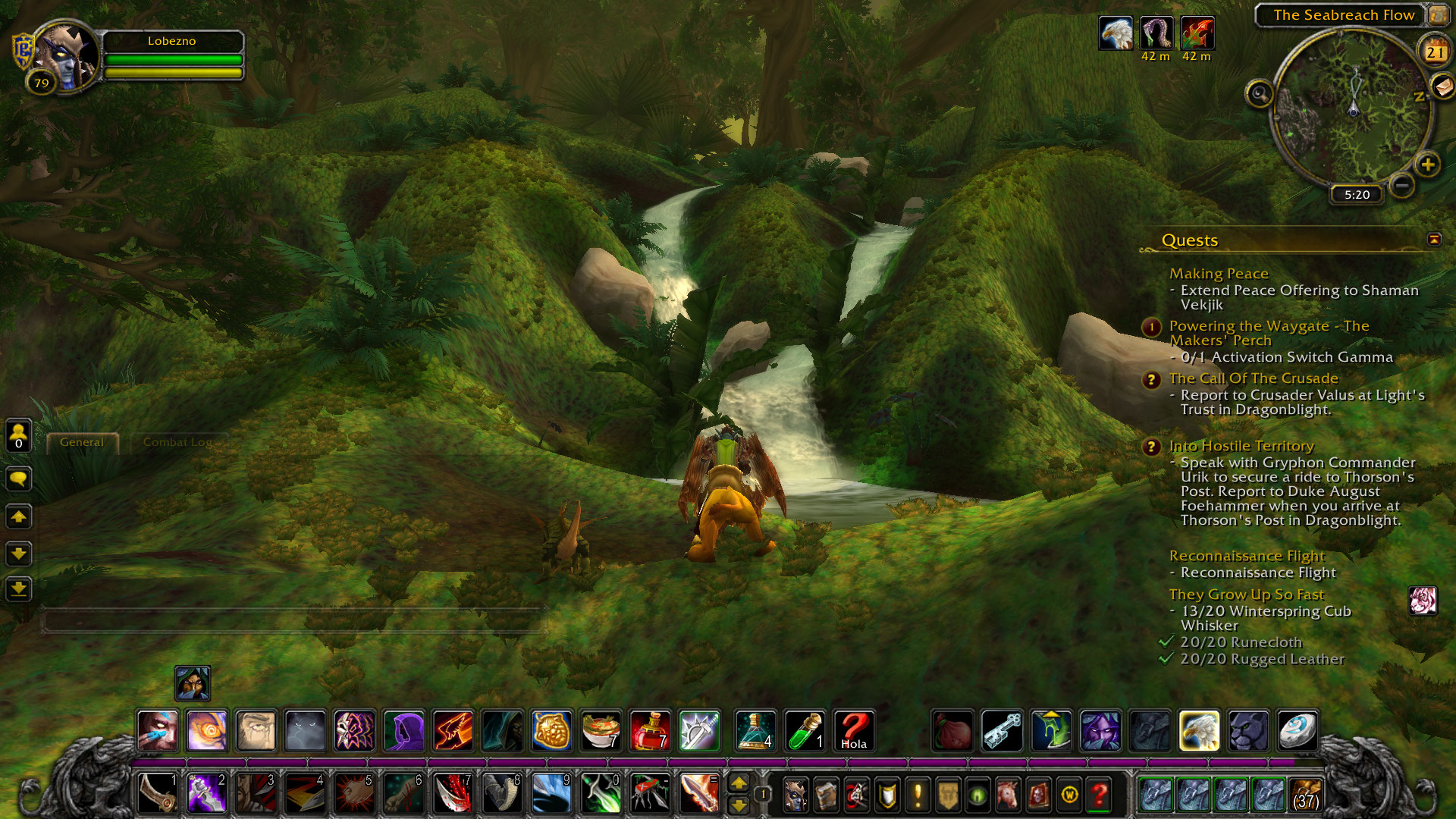Image resolution: width=1456 pixels, height=819 pixels.
Task: Use the red potion with 7 charges
Action: pyautogui.click(x=649, y=730)
